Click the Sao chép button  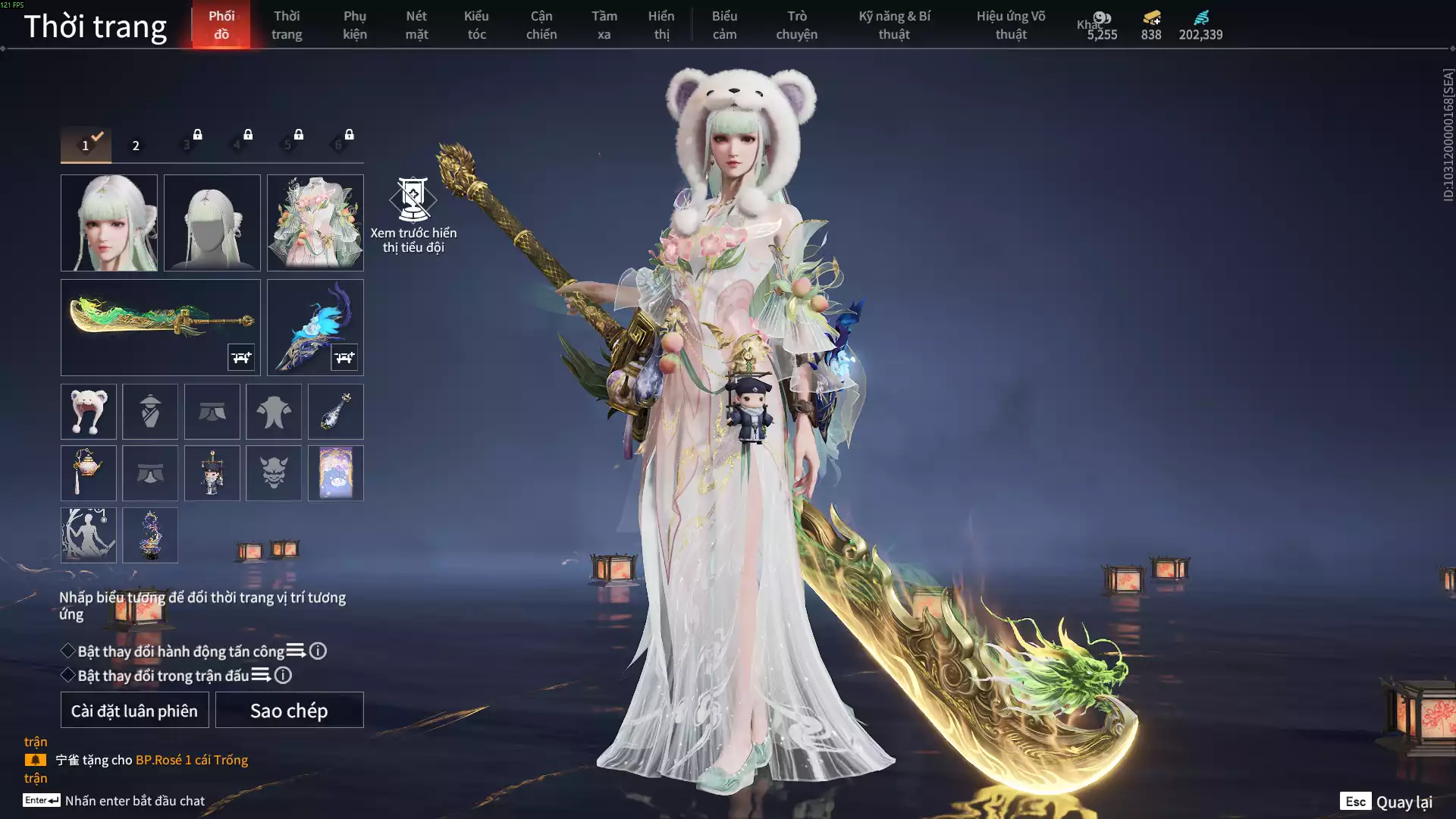[289, 711]
